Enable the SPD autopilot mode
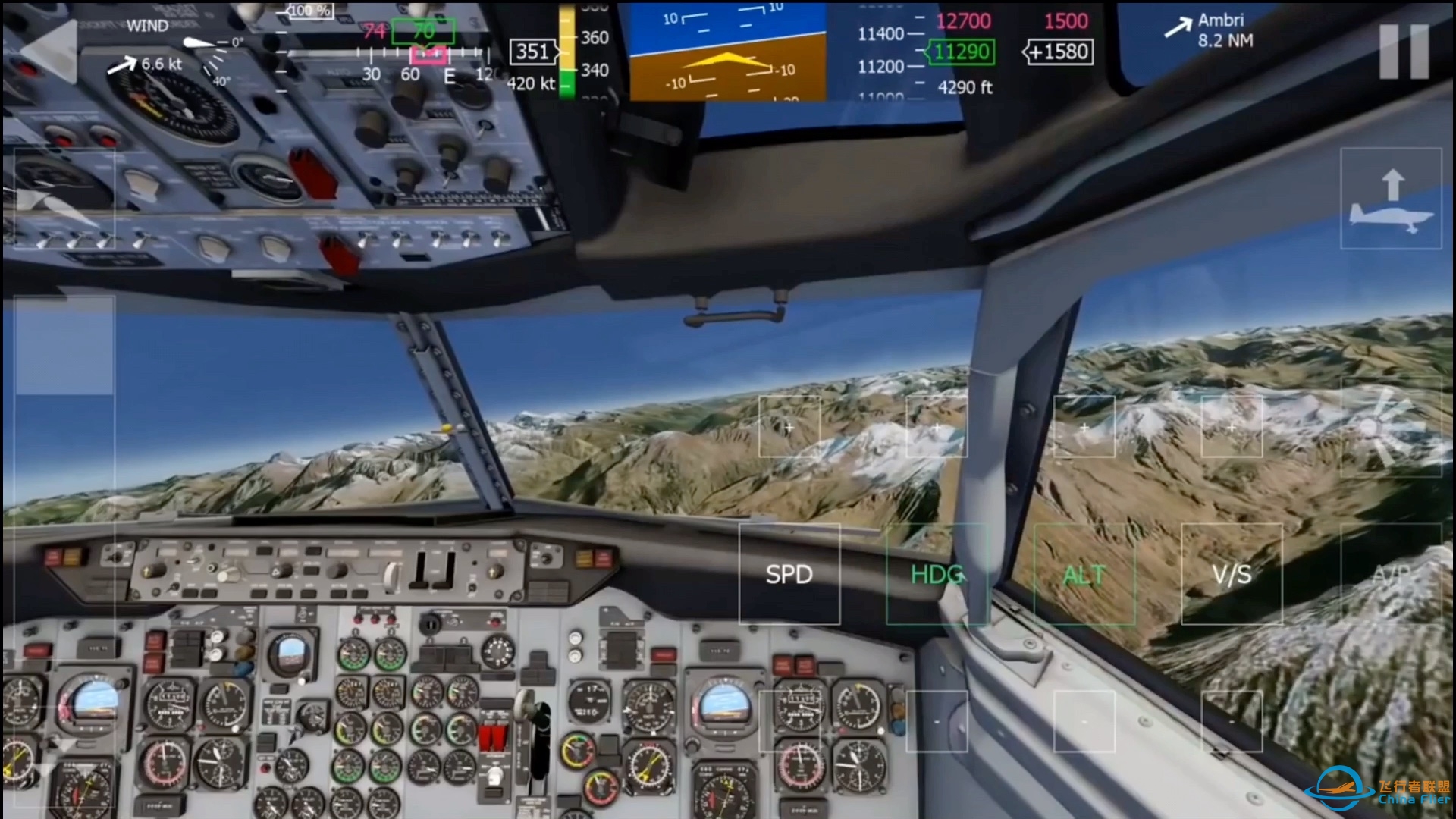 789,575
